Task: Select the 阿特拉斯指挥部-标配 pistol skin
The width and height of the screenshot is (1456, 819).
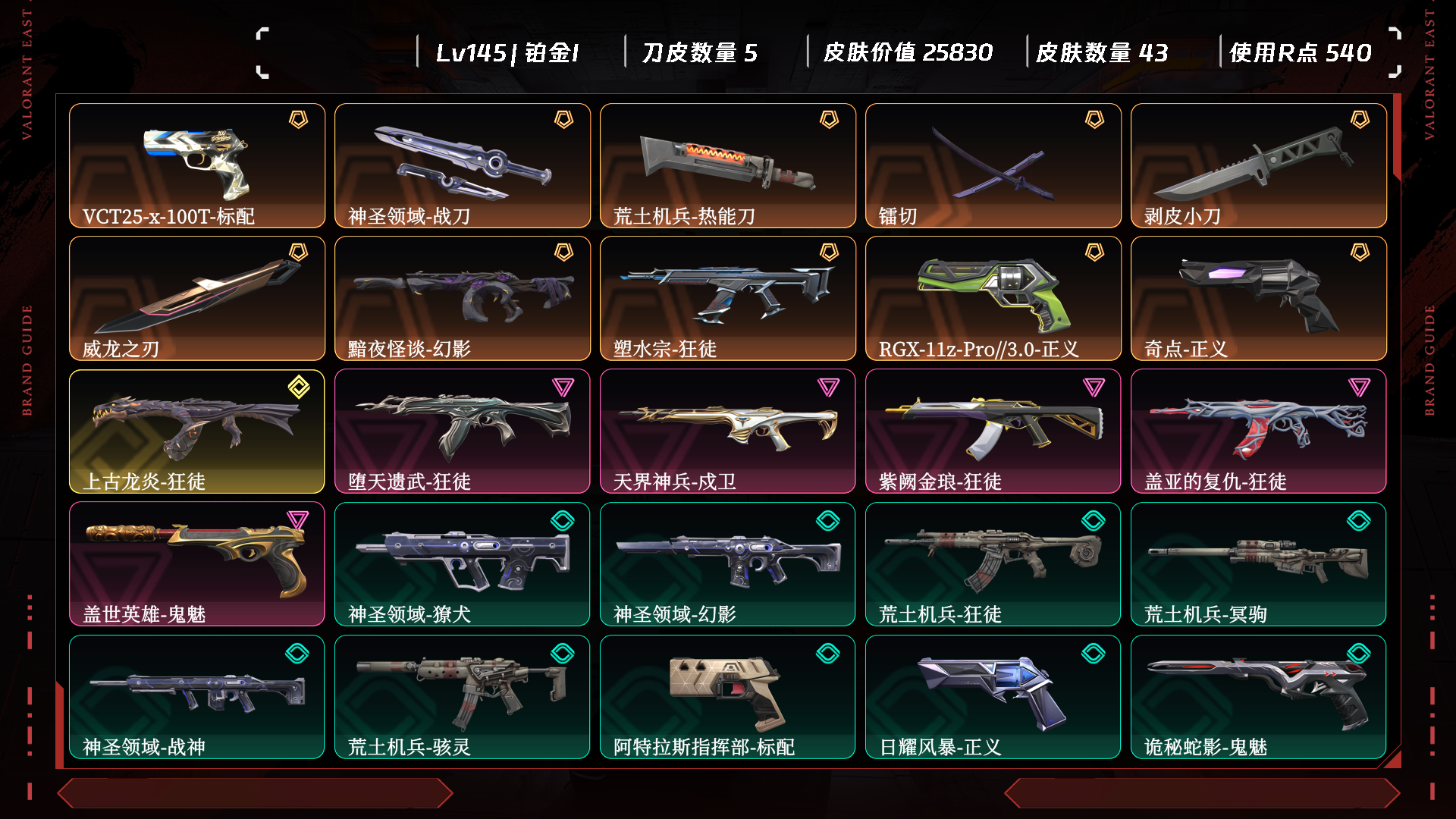Action: coord(728,696)
